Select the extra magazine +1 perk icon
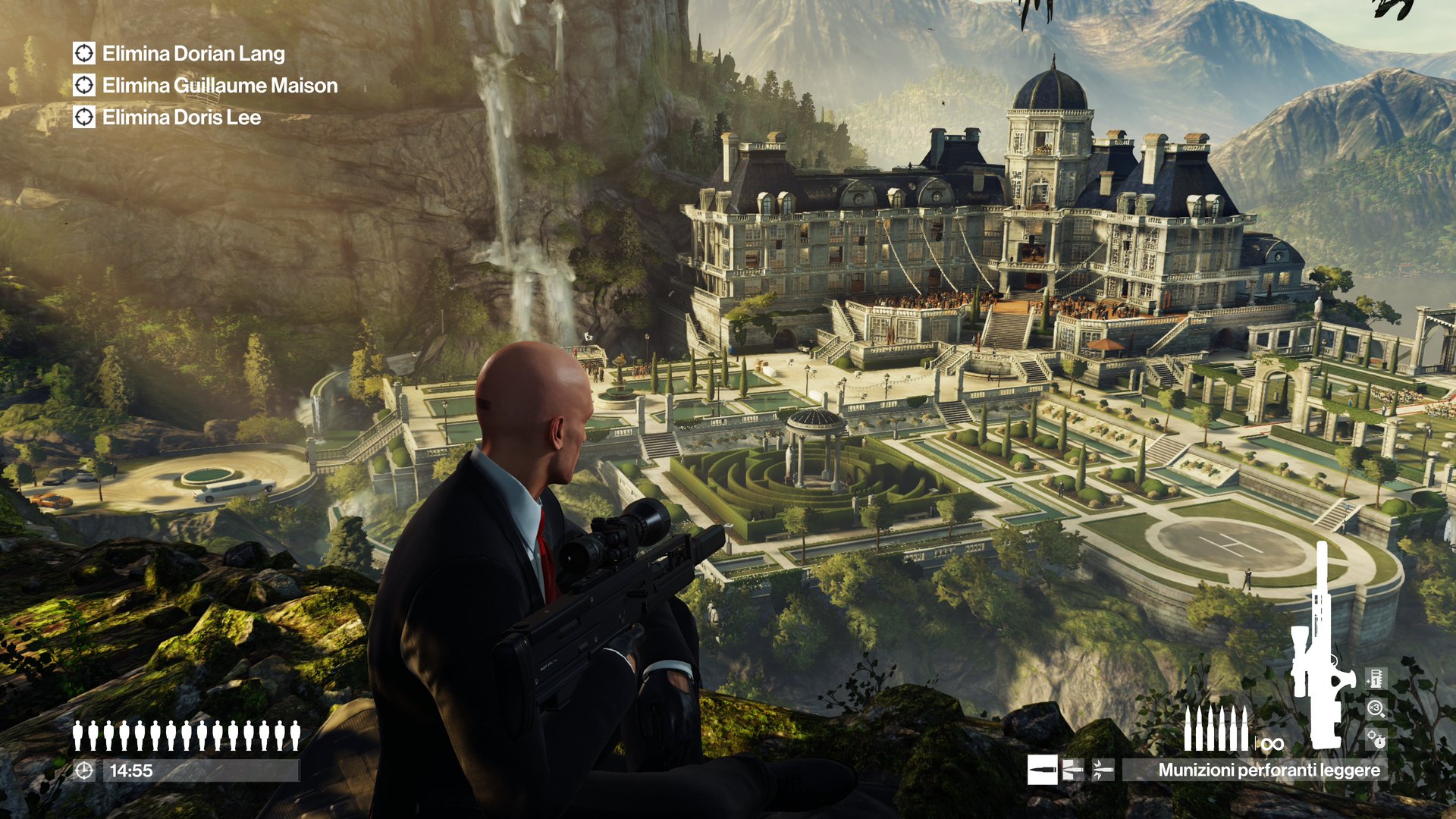This screenshot has height=819, width=1456. pyautogui.click(x=1376, y=678)
